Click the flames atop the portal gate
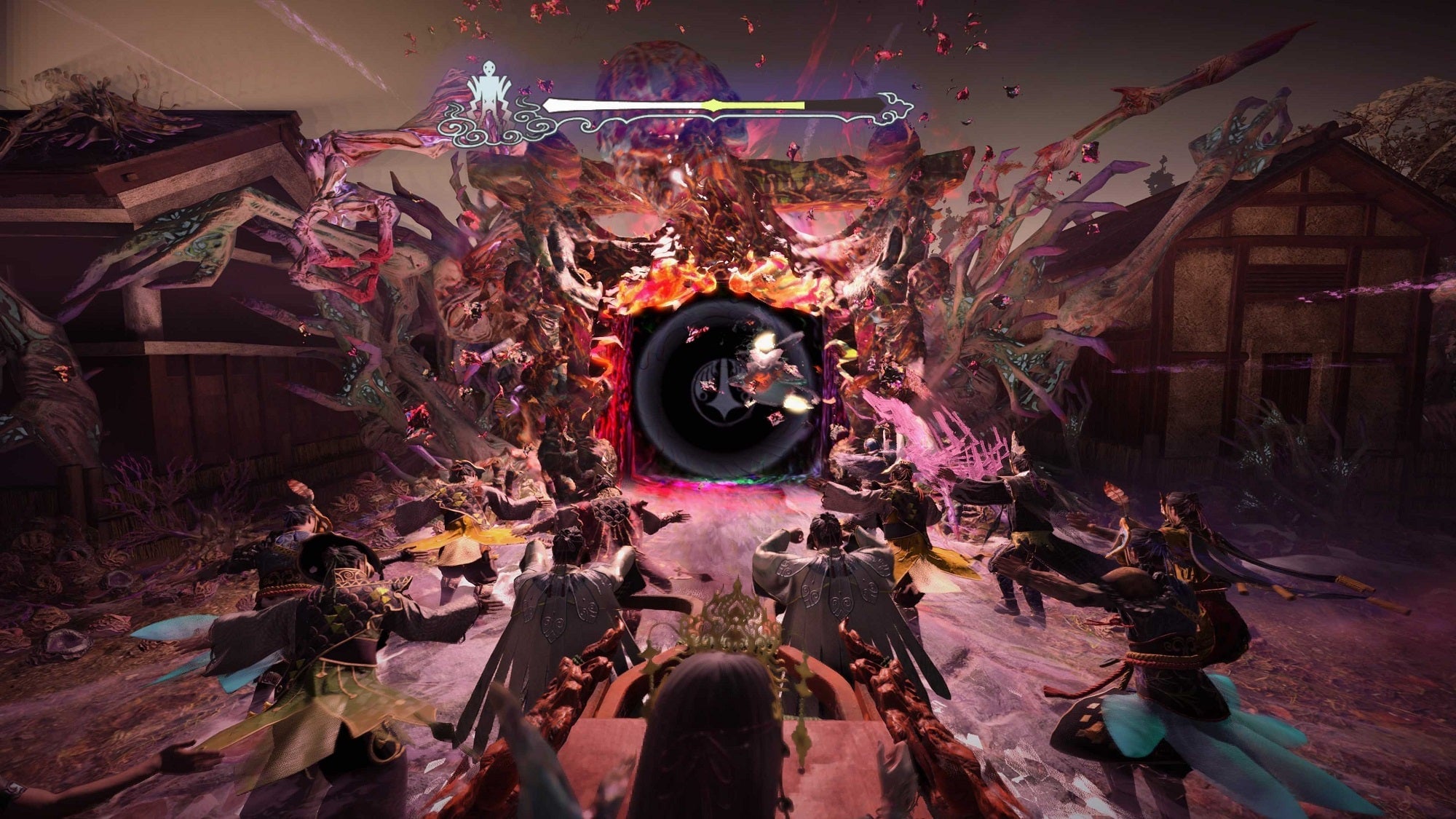Screen dimensions: 1456x819 click(728, 284)
